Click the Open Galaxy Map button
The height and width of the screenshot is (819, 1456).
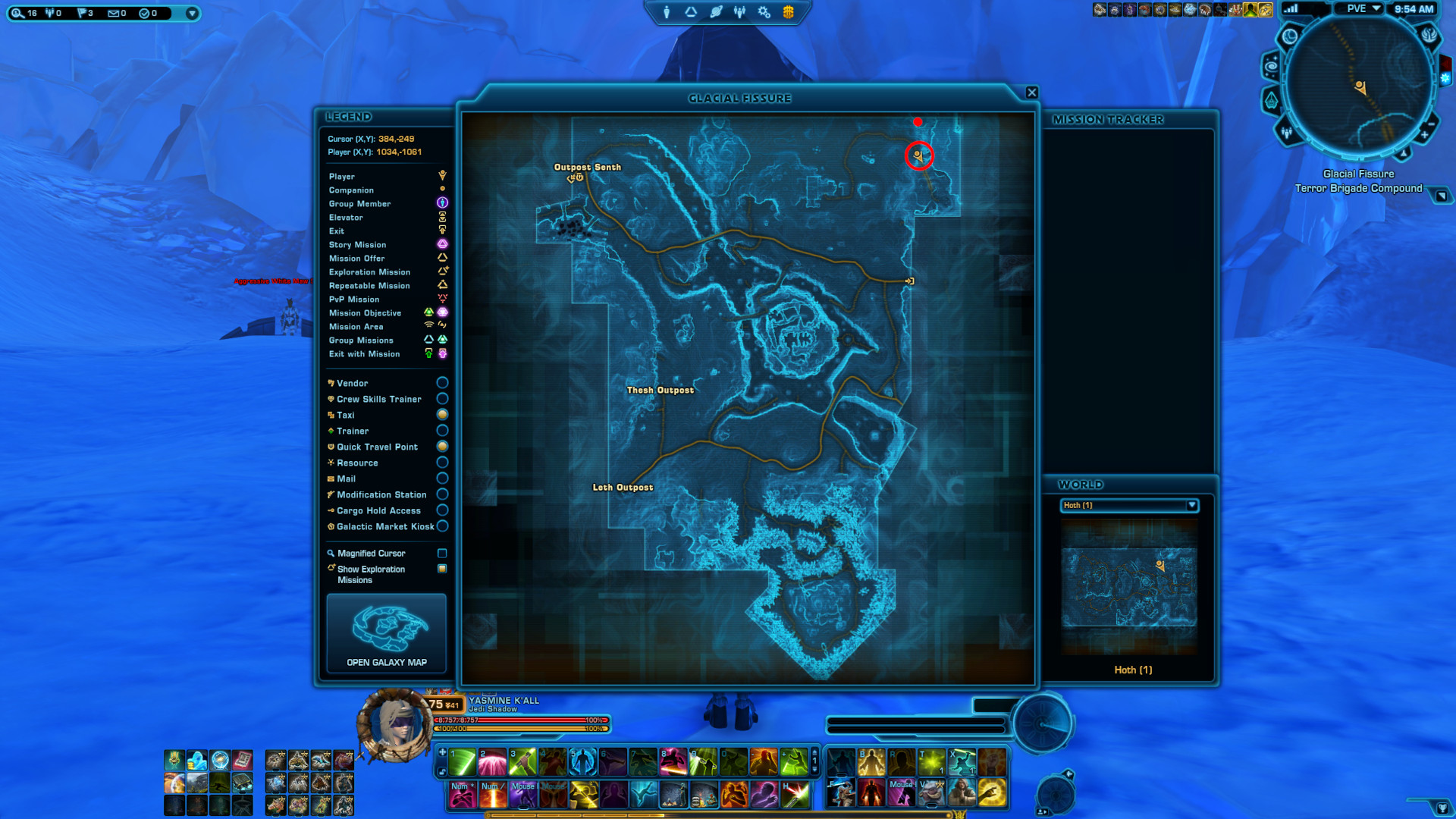pos(386,633)
